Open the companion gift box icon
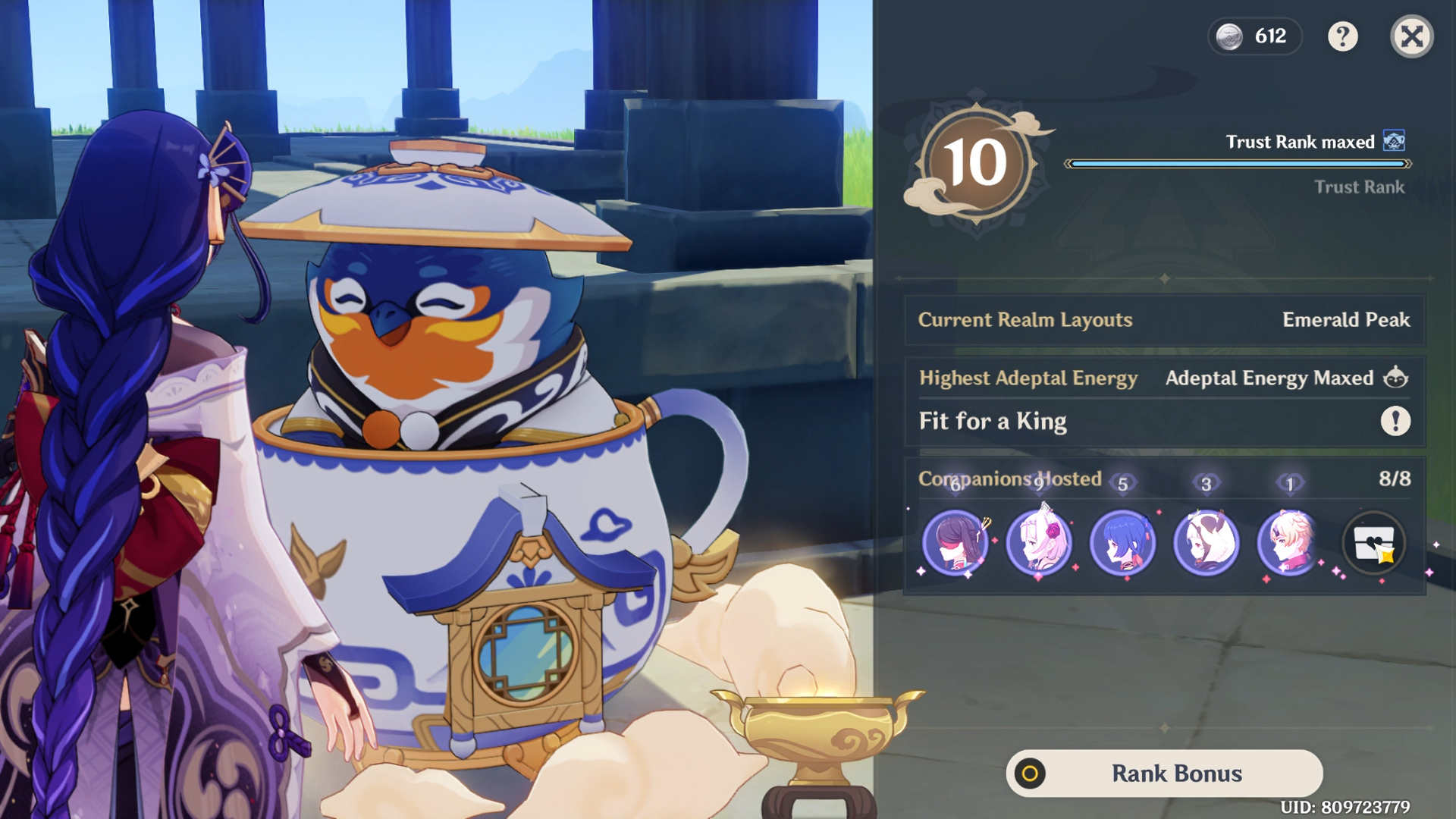 1374,541
